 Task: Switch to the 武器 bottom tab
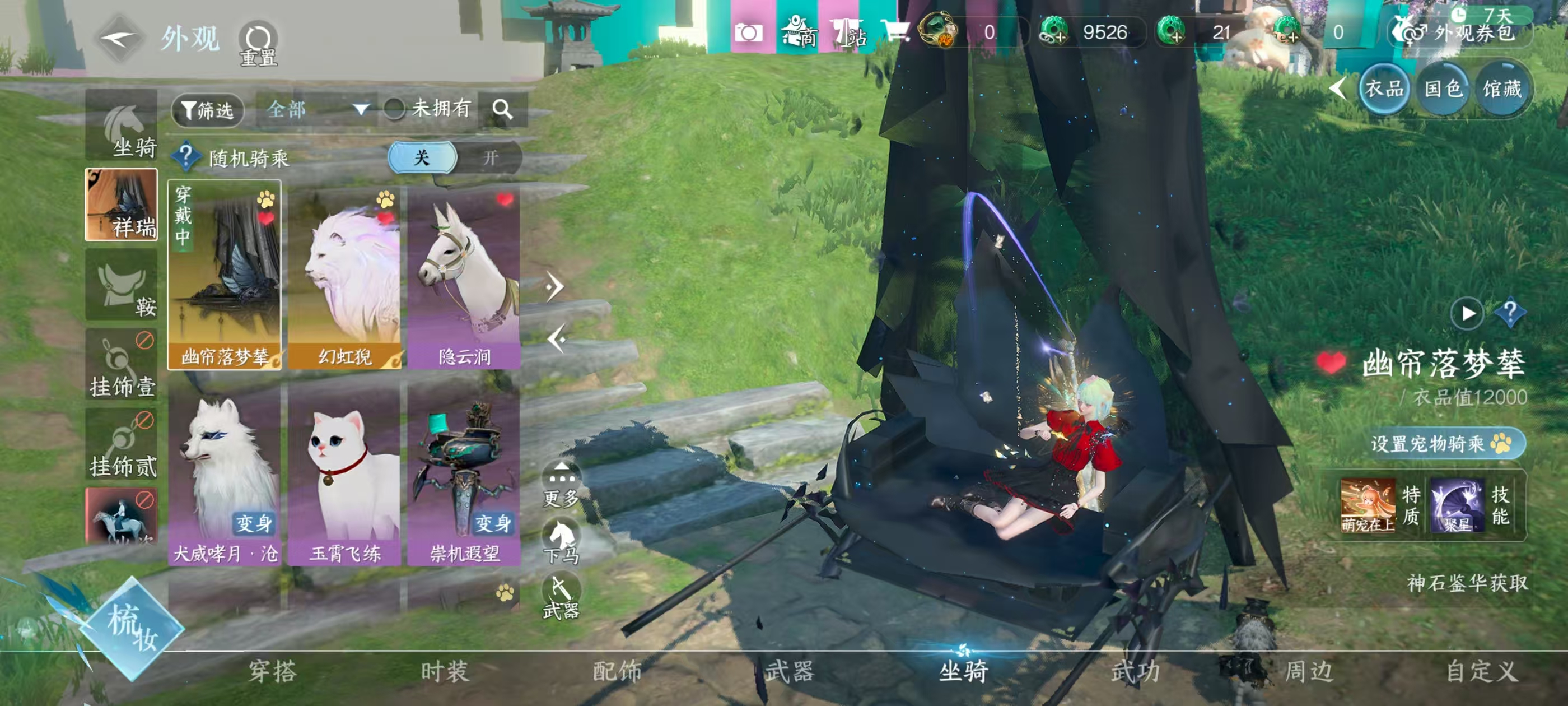790,671
